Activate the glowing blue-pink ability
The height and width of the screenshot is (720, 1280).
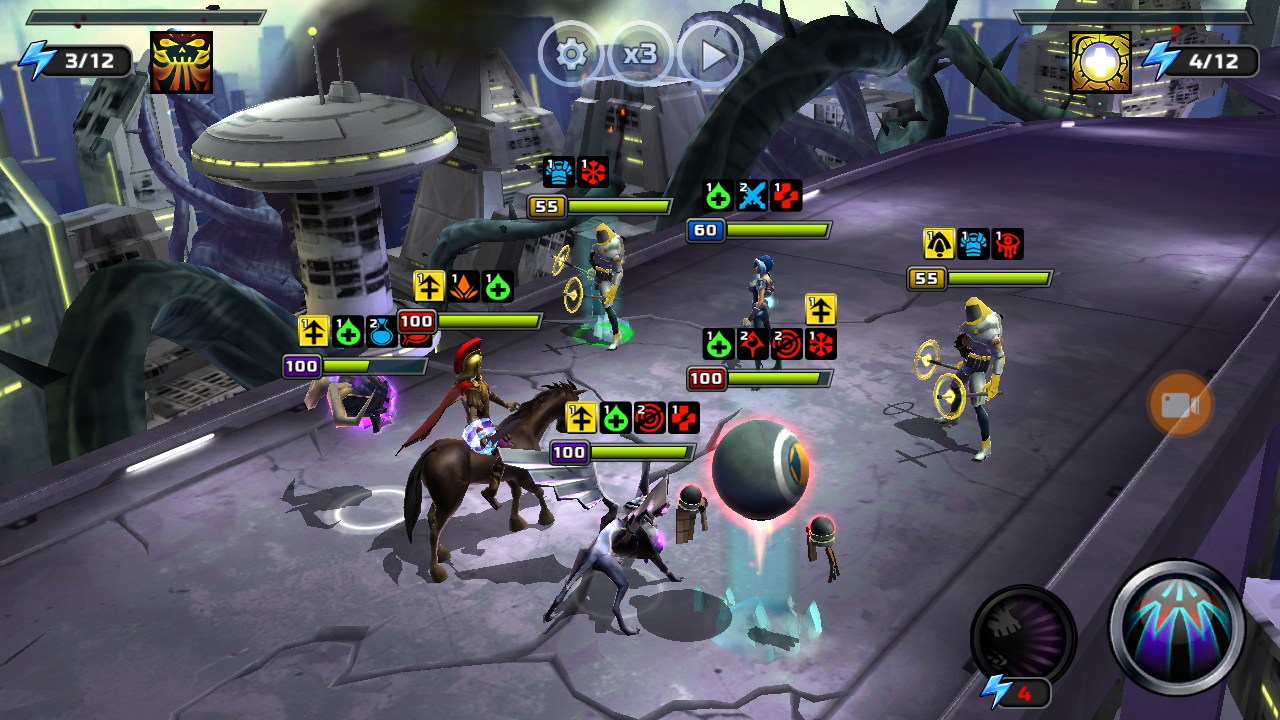[x=1177, y=627]
